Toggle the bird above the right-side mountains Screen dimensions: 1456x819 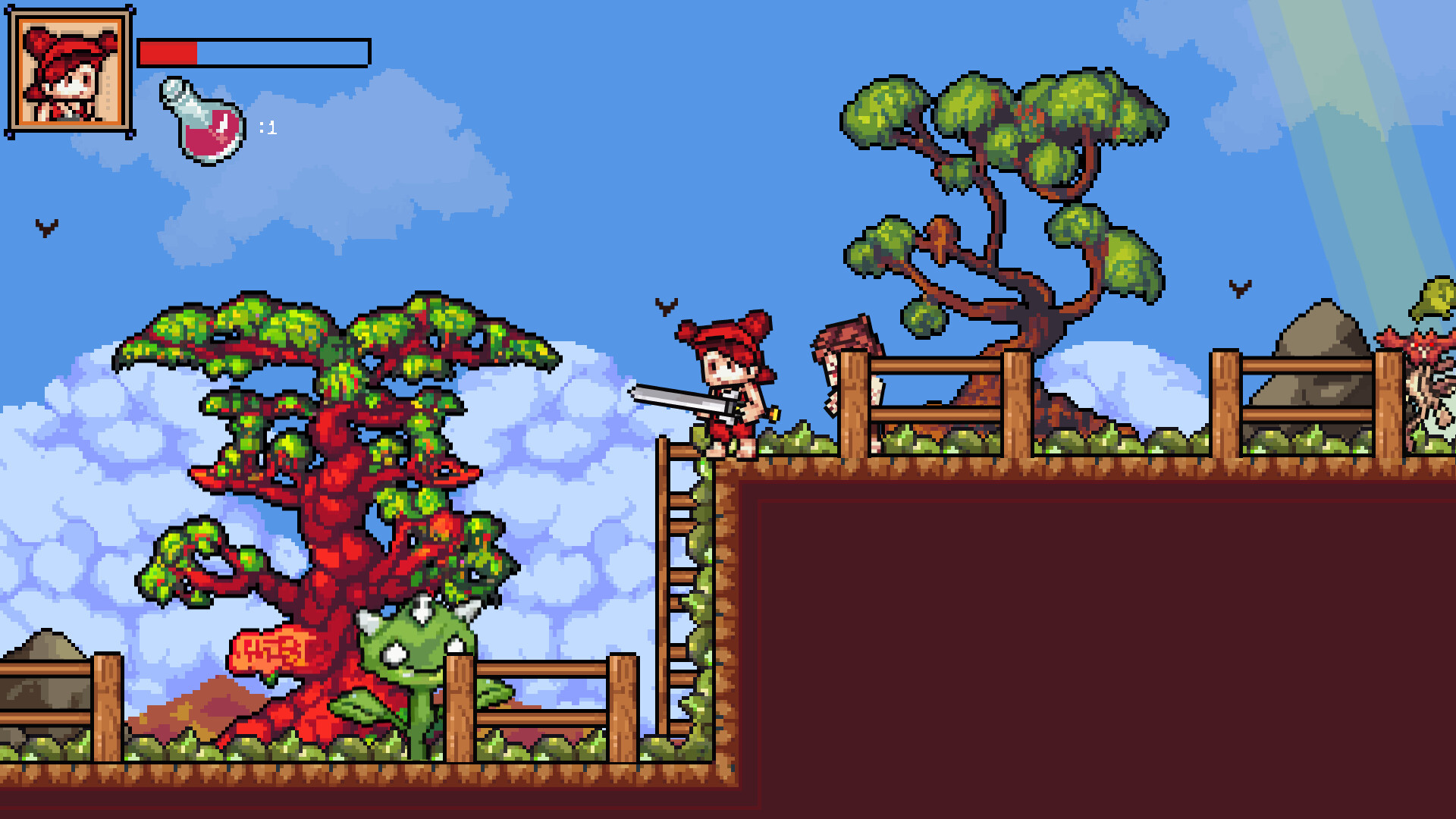[1238, 288]
